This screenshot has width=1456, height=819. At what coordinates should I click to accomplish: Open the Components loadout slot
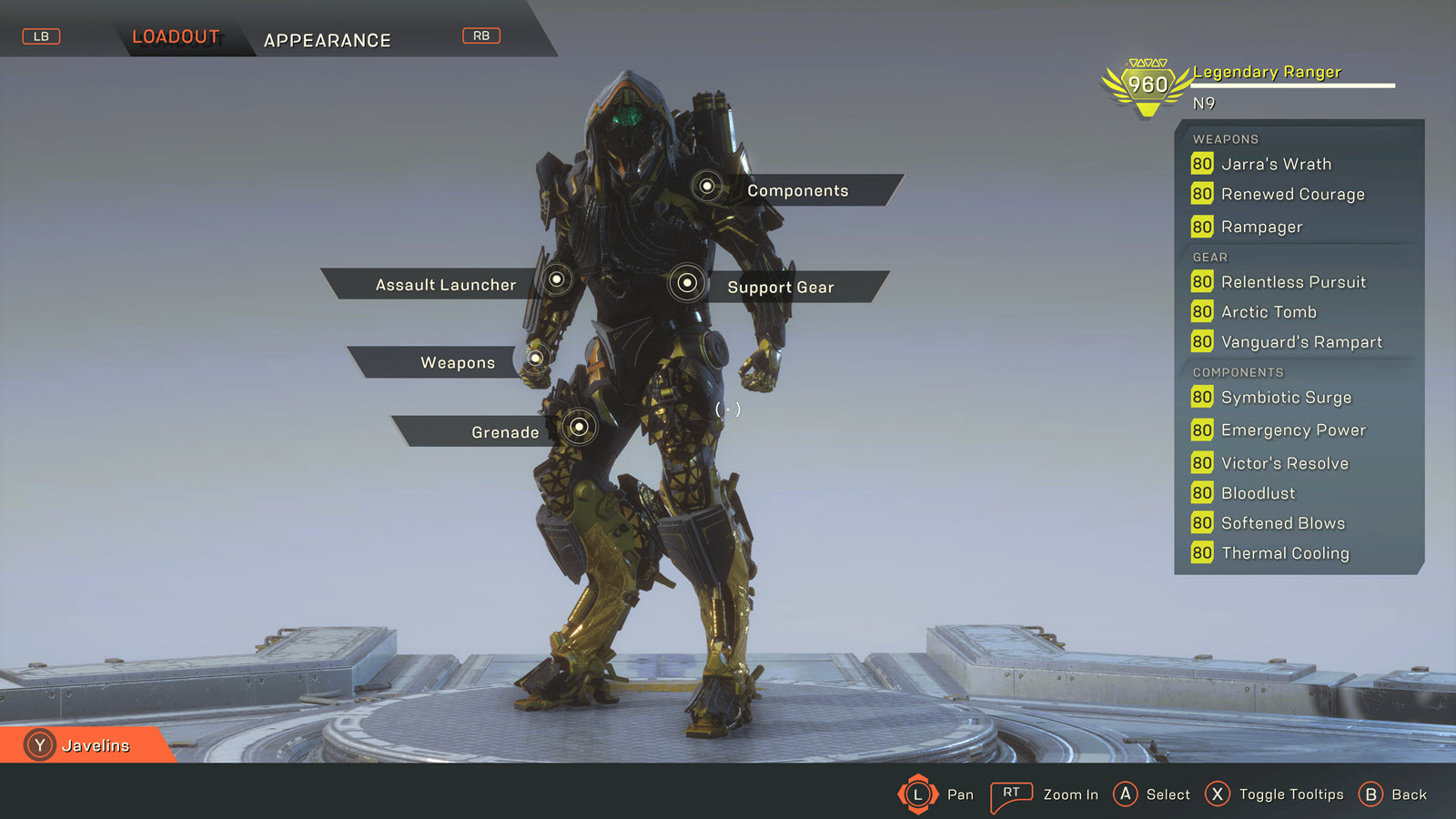[x=797, y=190]
